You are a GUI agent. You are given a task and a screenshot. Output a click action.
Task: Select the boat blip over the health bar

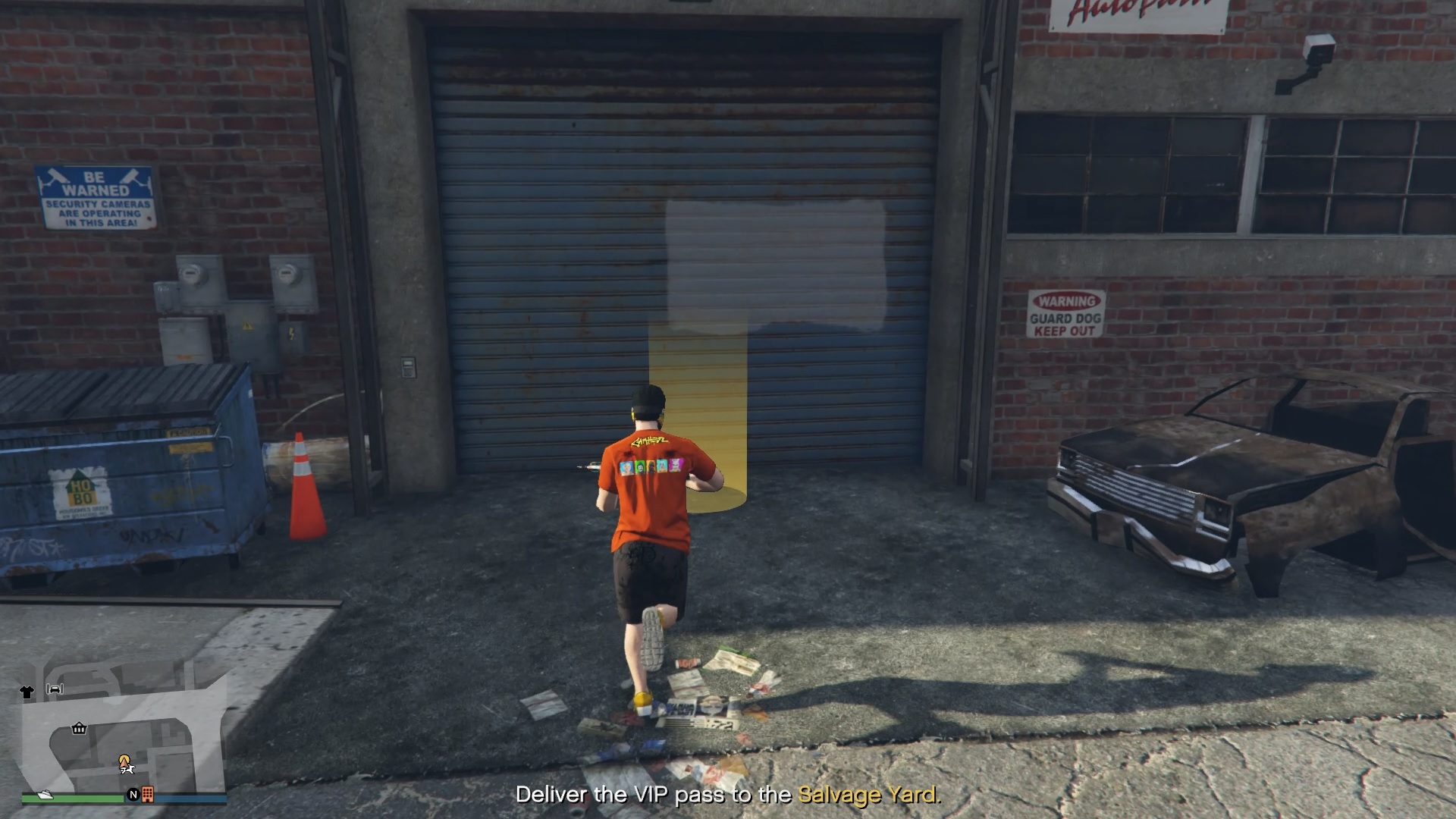pos(45,795)
